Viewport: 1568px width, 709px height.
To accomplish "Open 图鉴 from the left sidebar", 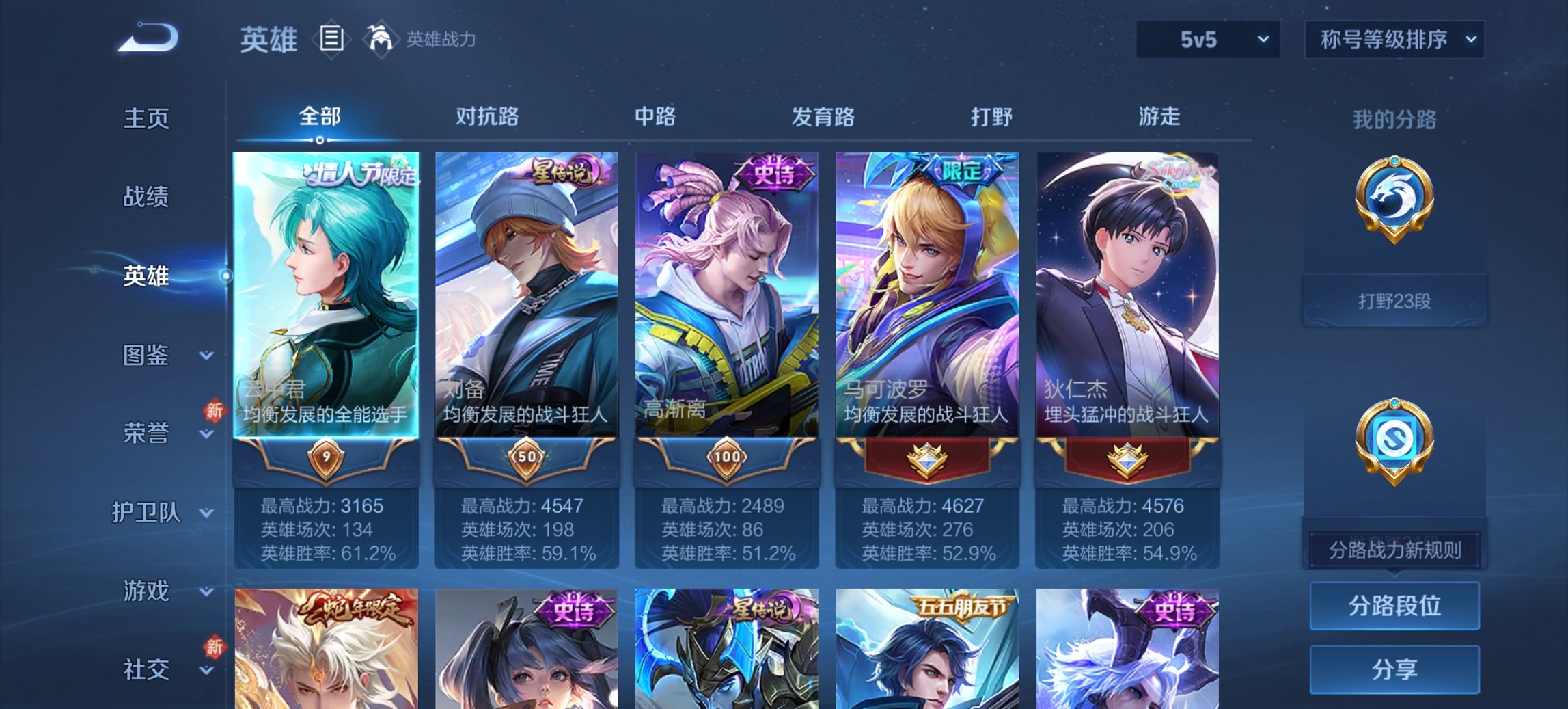I will coord(147,355).
